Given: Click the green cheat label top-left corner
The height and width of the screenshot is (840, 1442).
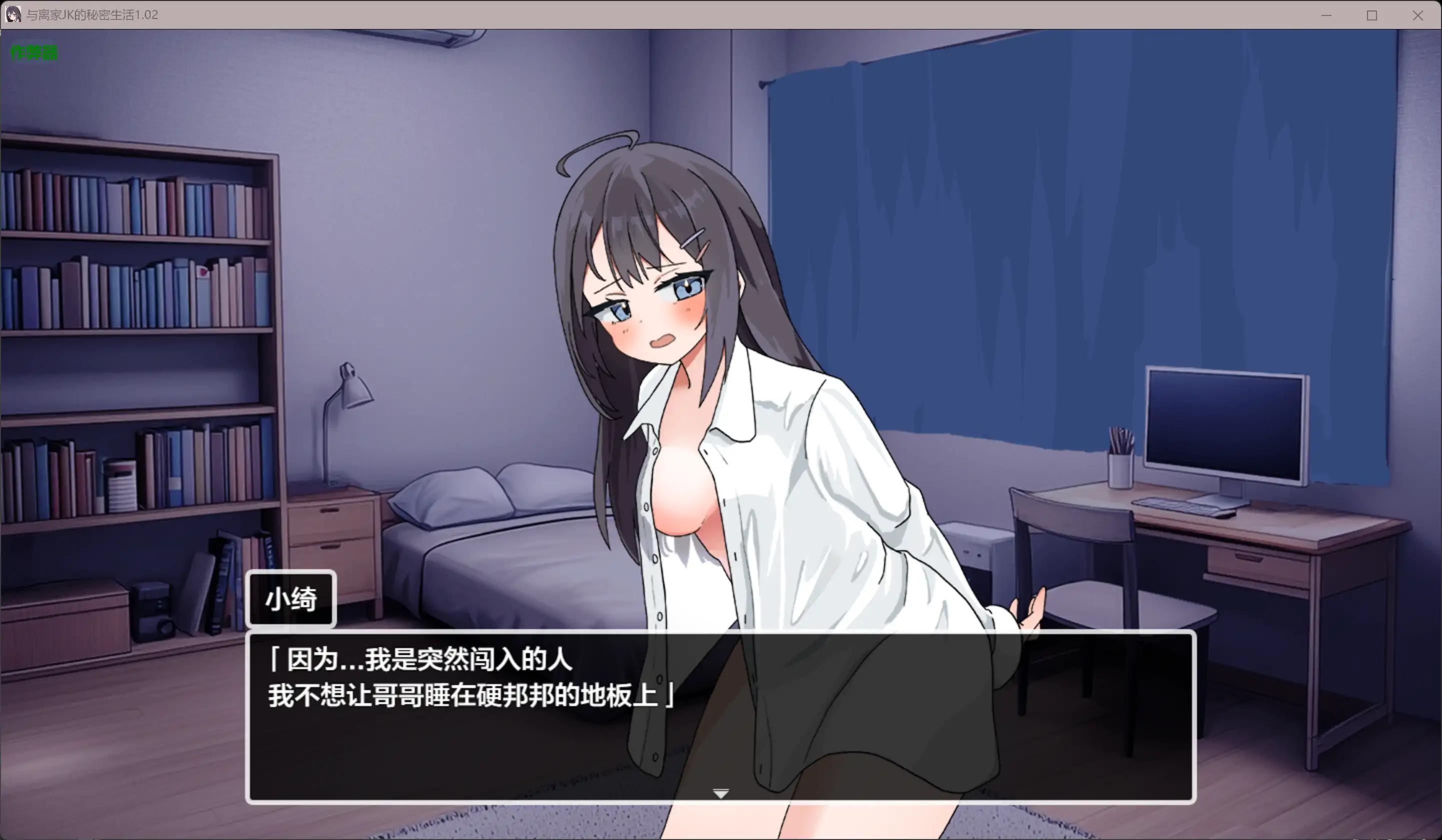Looking at the screenshot, I should tap(32, 52).
